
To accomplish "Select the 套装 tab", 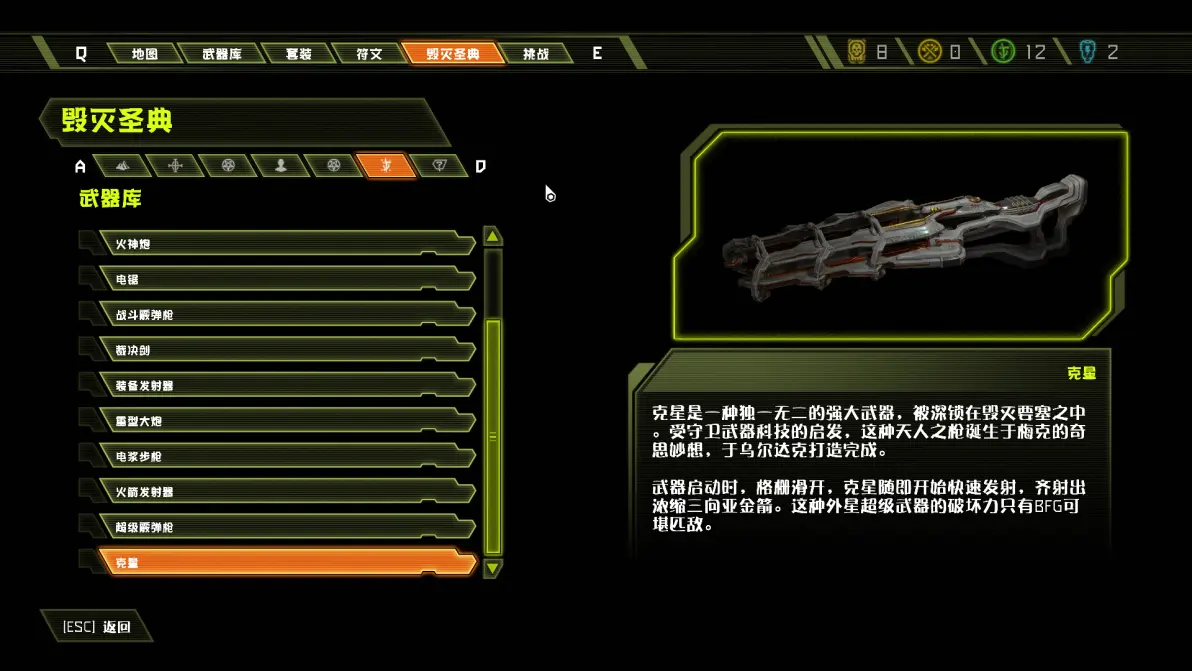I will point(298,54).
